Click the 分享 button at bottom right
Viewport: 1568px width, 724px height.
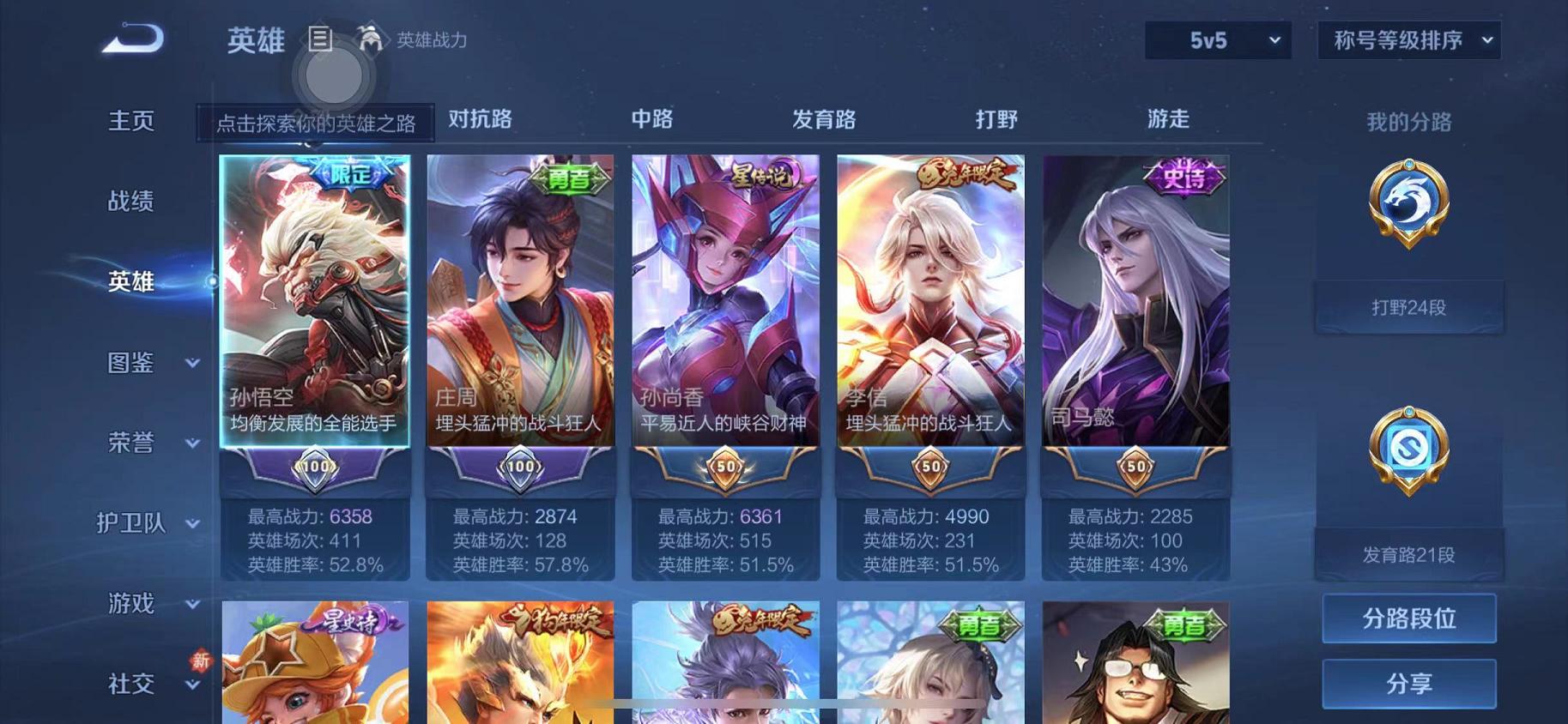[1409, 684]
